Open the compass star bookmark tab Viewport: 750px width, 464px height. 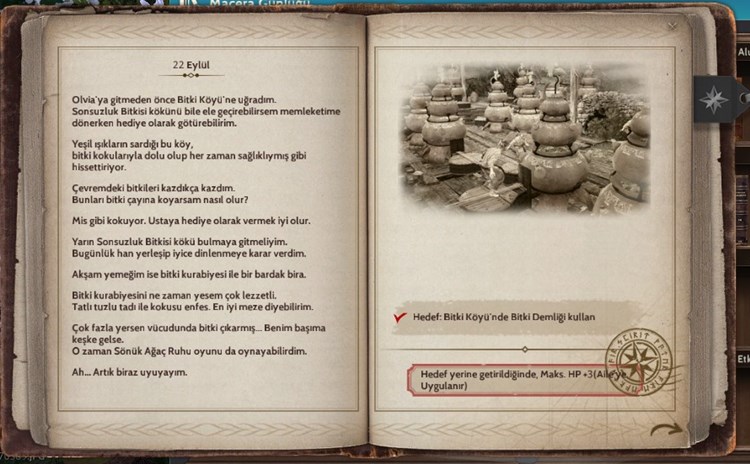[713, 98]
